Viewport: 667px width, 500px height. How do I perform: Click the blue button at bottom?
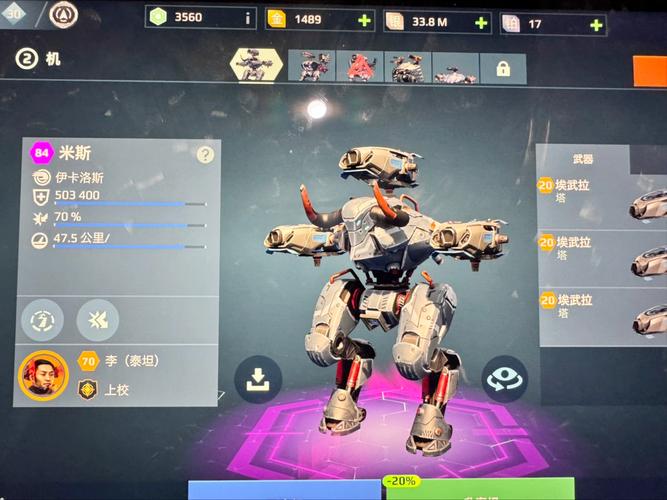pos(285,491)
